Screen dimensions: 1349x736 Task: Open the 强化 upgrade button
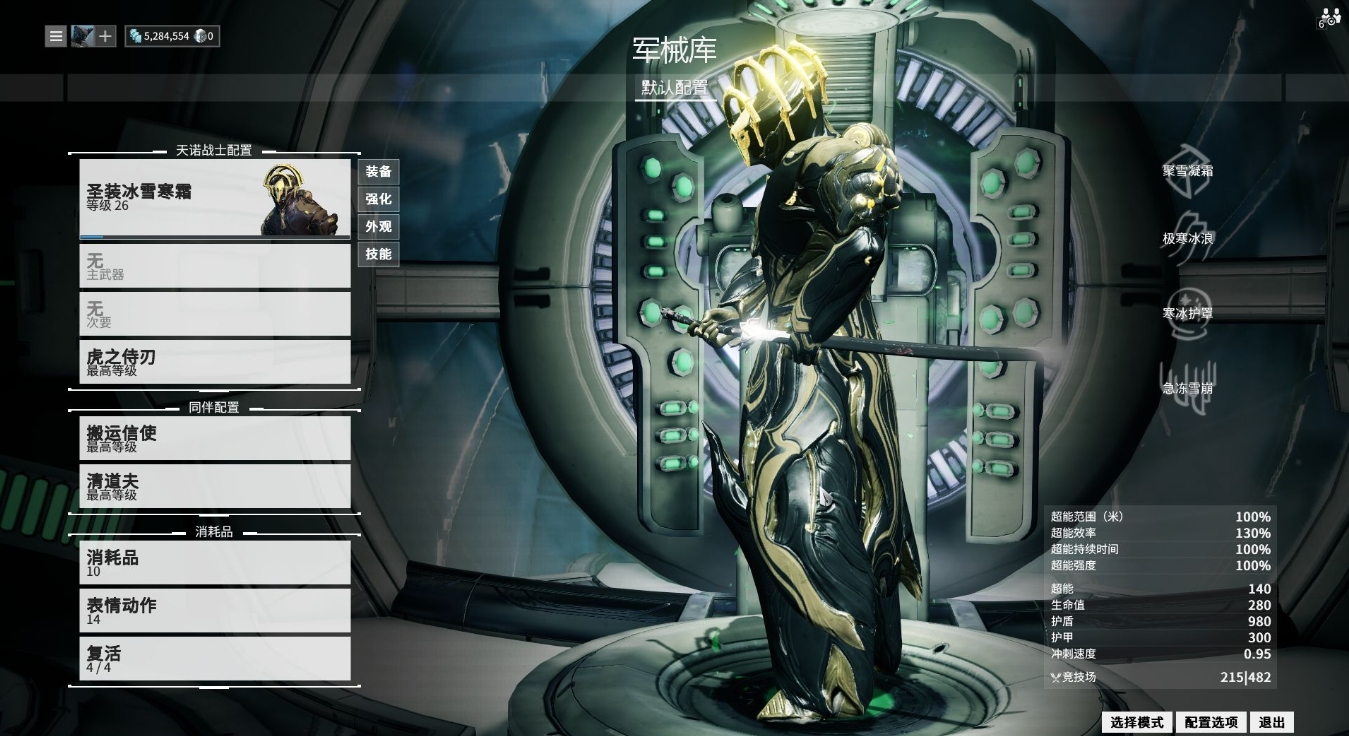[x=378, y=199]
